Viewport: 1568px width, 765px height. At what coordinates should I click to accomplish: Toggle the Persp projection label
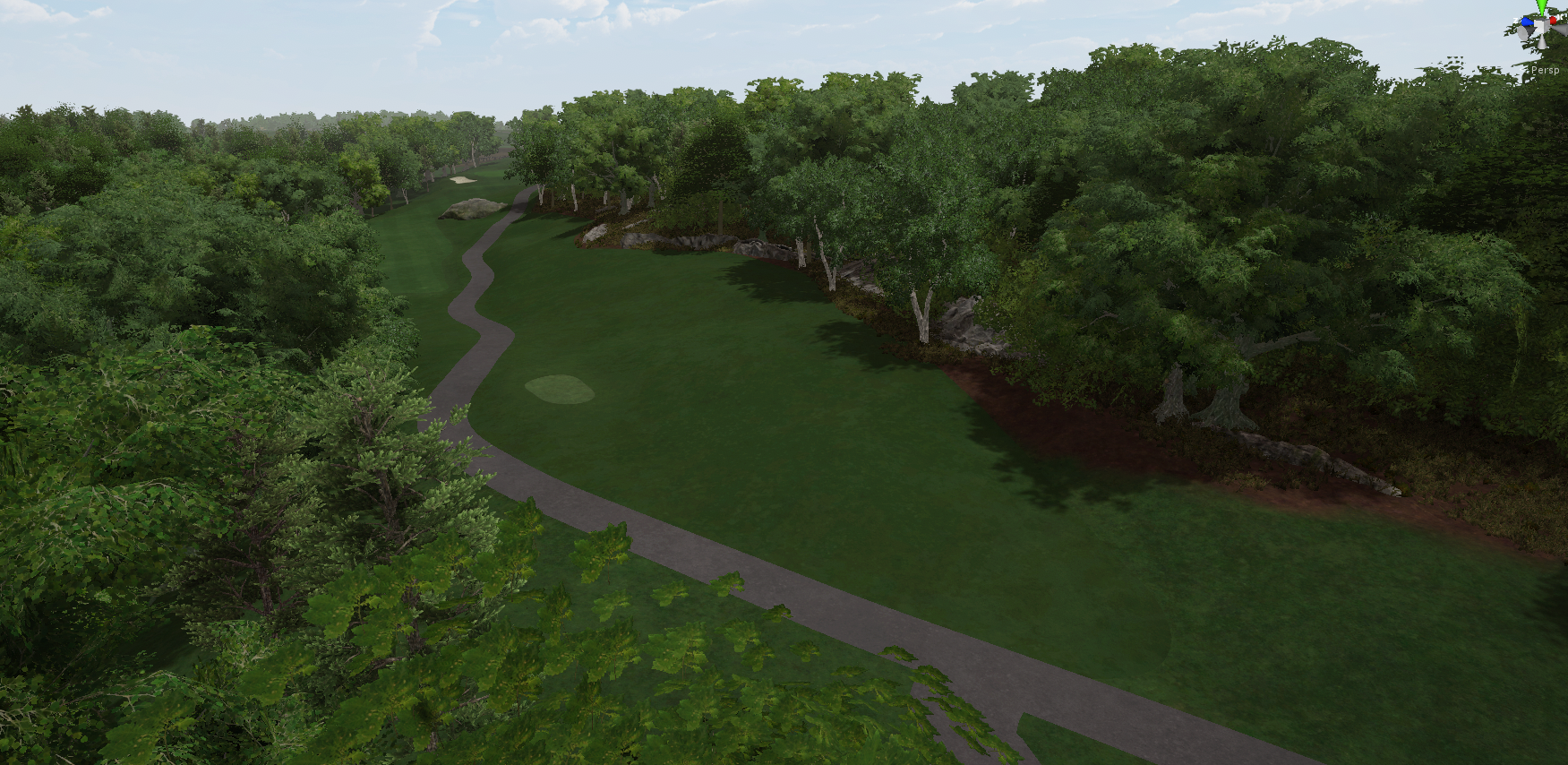coord(1545,70)
